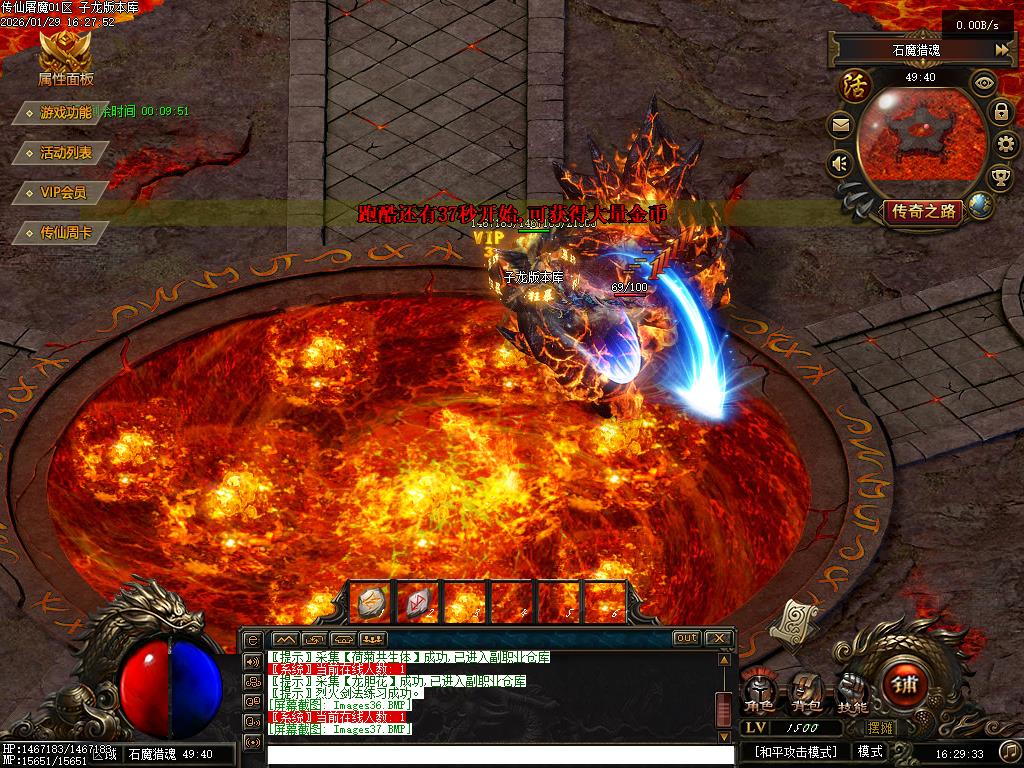The width and height of the screenshot is (1024, 768).
Task: Toggle sound with the speaker icon
Action: [840, 163]
